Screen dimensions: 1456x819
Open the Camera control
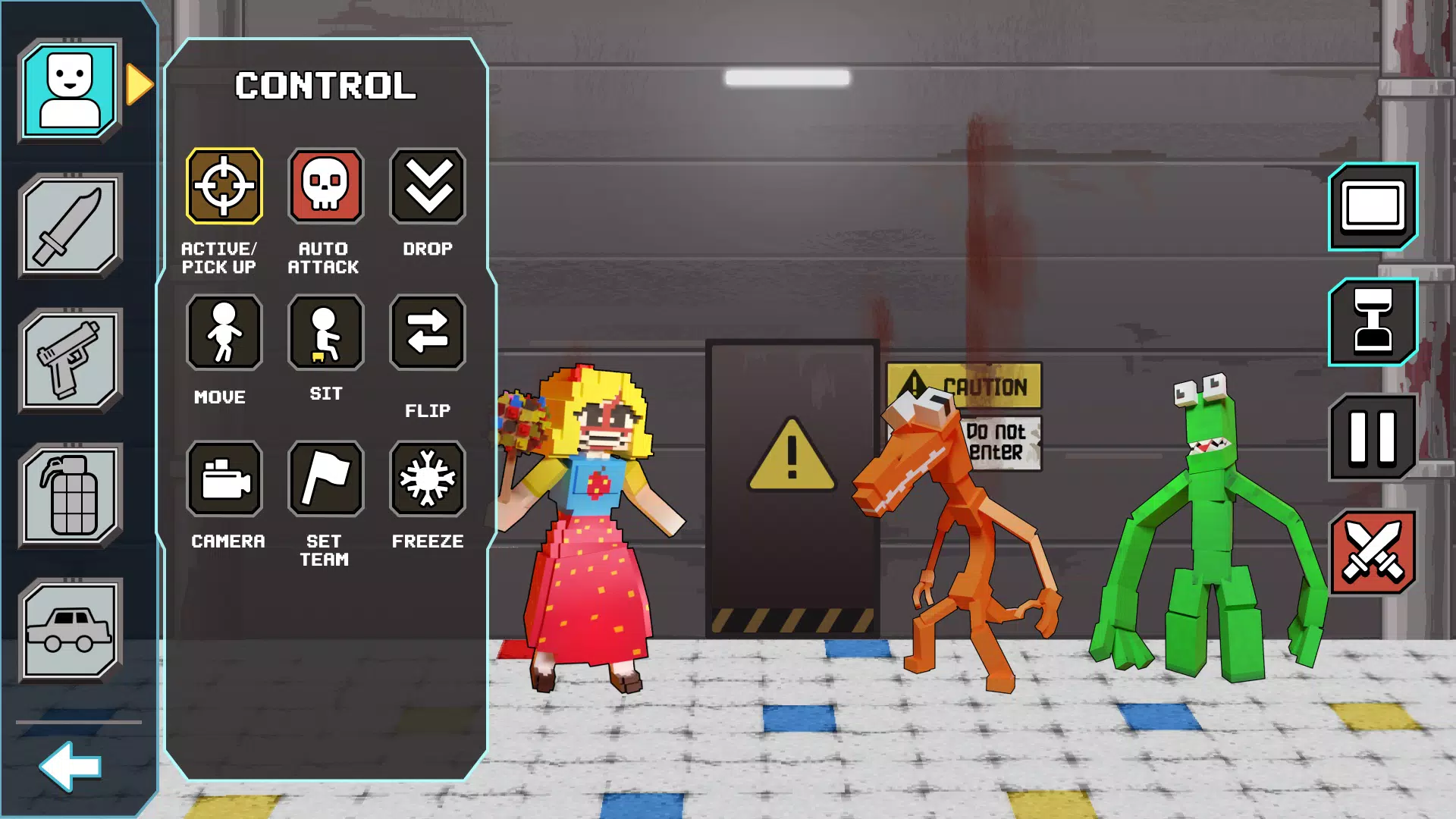pos(224,479)
